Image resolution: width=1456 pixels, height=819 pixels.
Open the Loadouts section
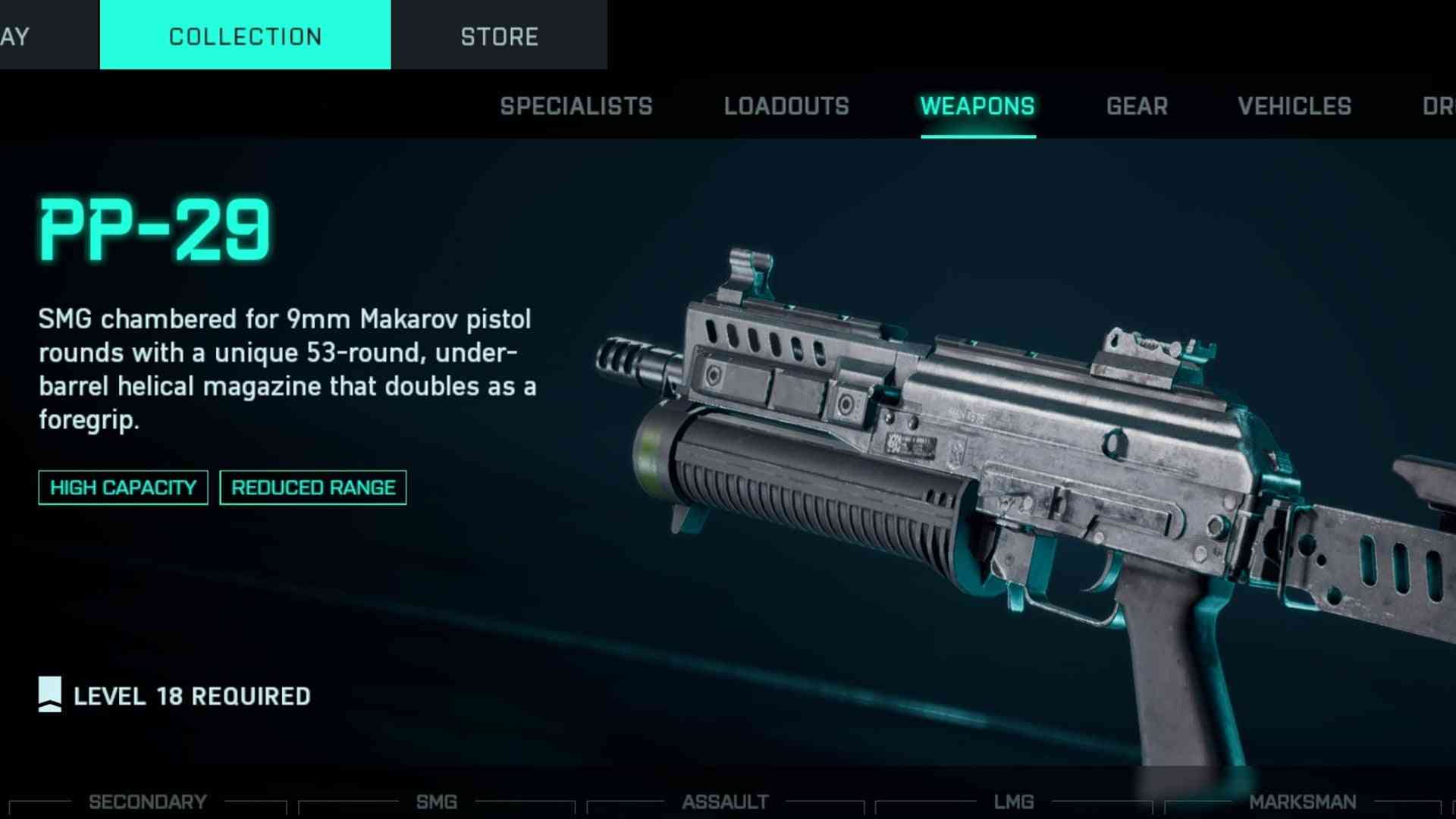click(x=786, y=106)
